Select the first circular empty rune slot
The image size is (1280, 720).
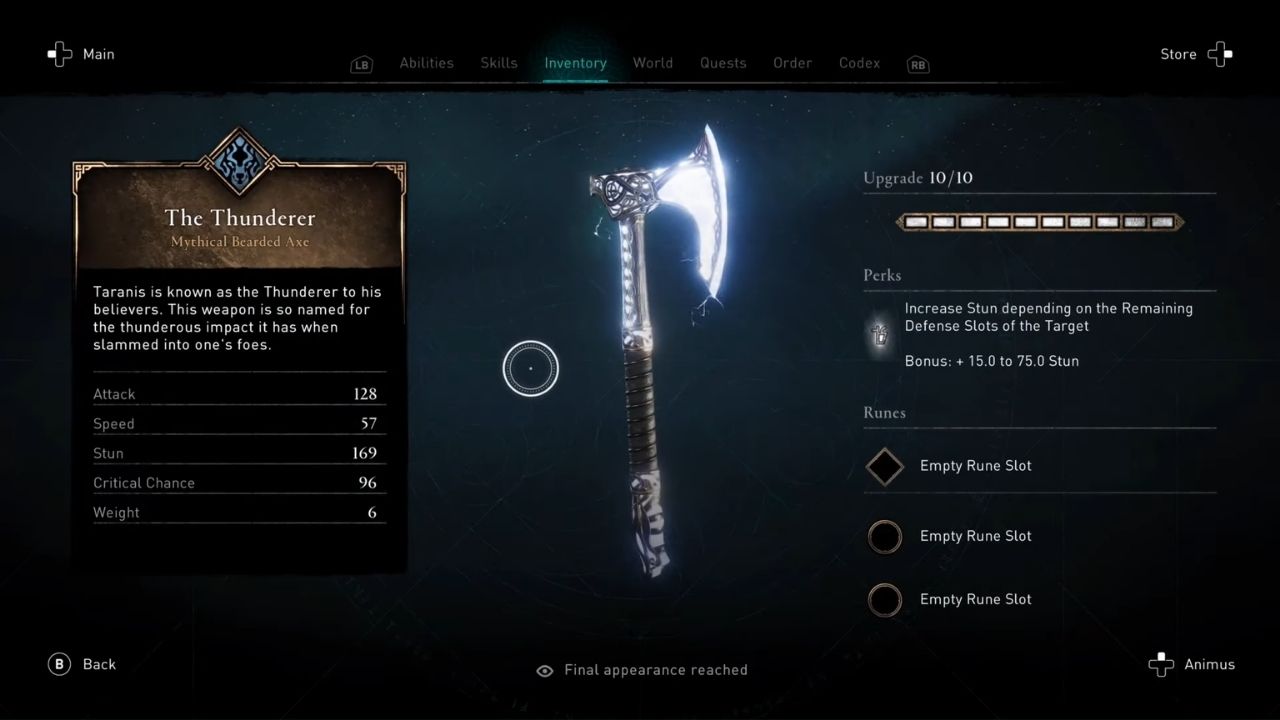[x=884, y=537]
